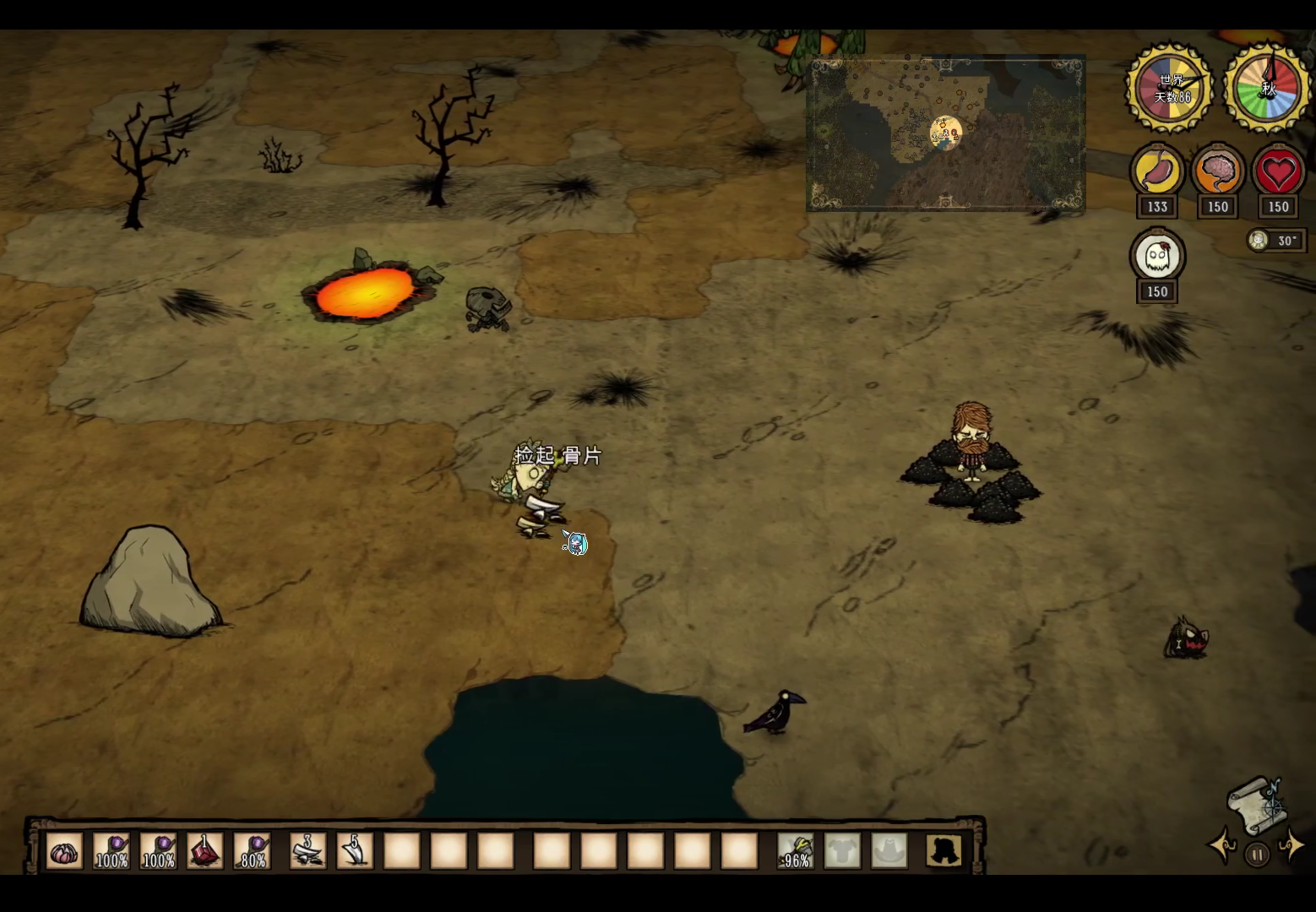Rotate the camera right
This screenshot has width=1316, height=912.
coord(1292,845)
